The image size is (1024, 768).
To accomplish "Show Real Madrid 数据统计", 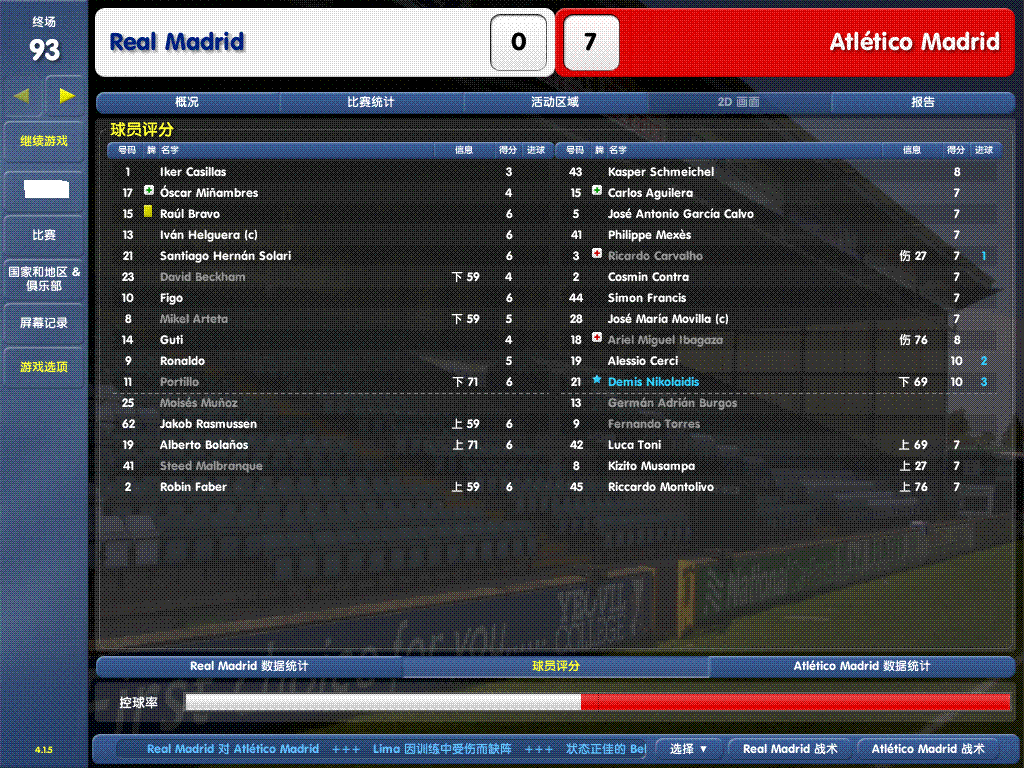I will point(249,666).
